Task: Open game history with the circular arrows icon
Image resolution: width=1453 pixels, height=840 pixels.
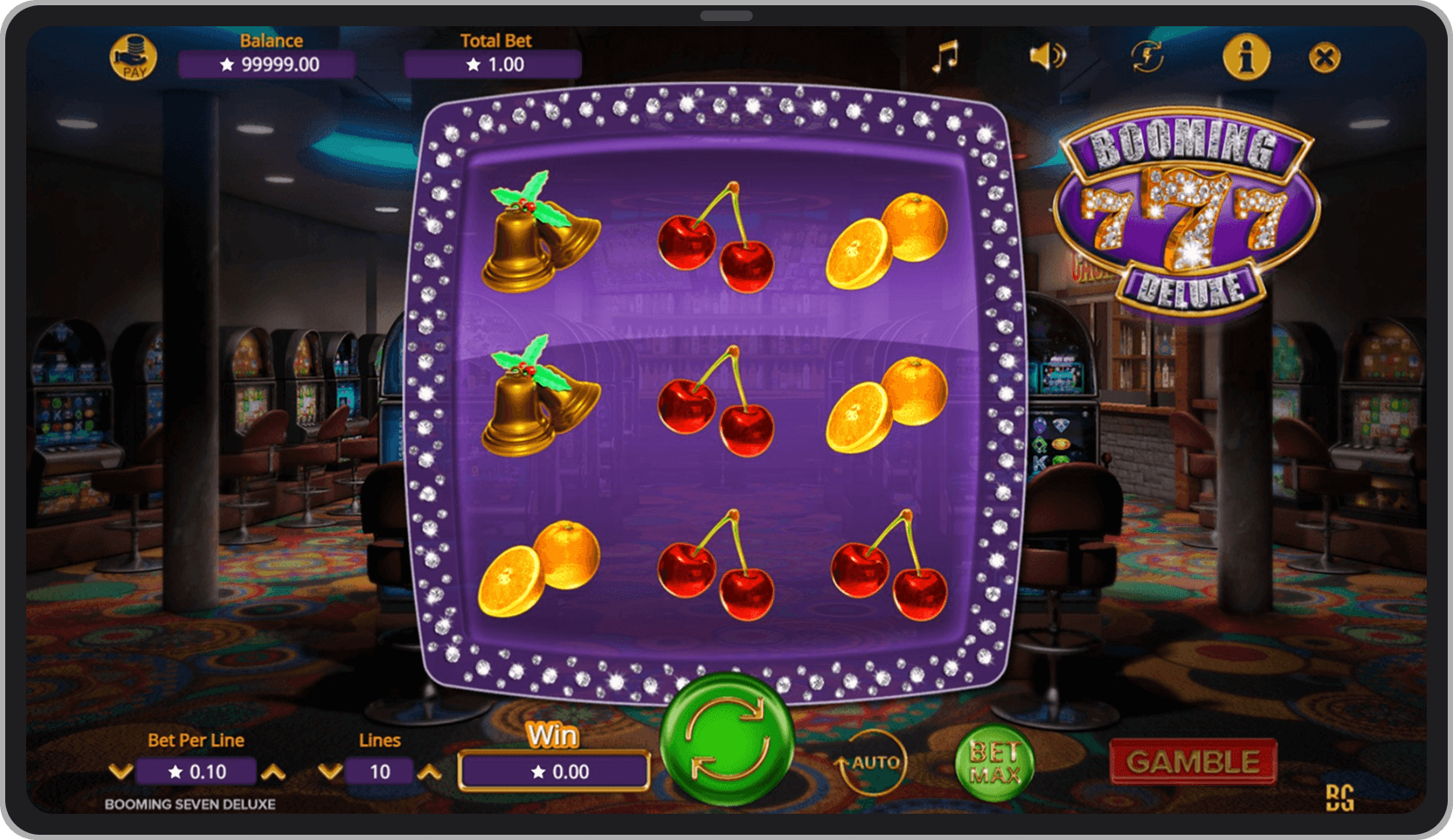Action: [x=1145, y=56]
